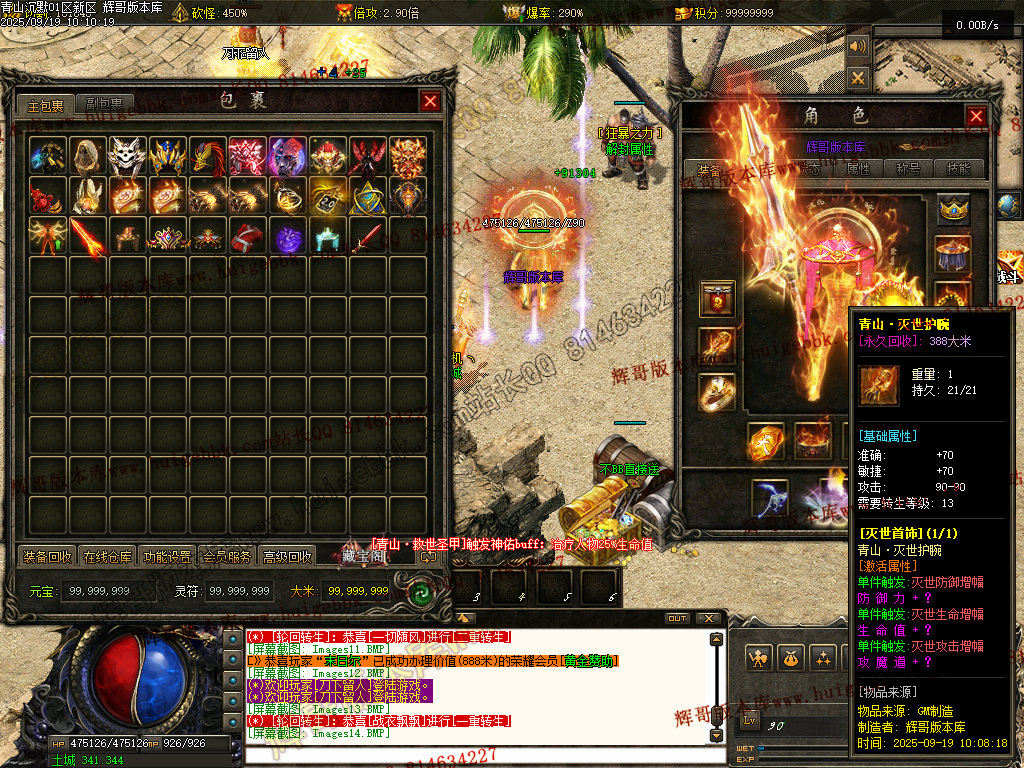Viewport: 1024px width, 768px height.
Task: Switch to the 技能 tab
Action: (x=959, y=169)
